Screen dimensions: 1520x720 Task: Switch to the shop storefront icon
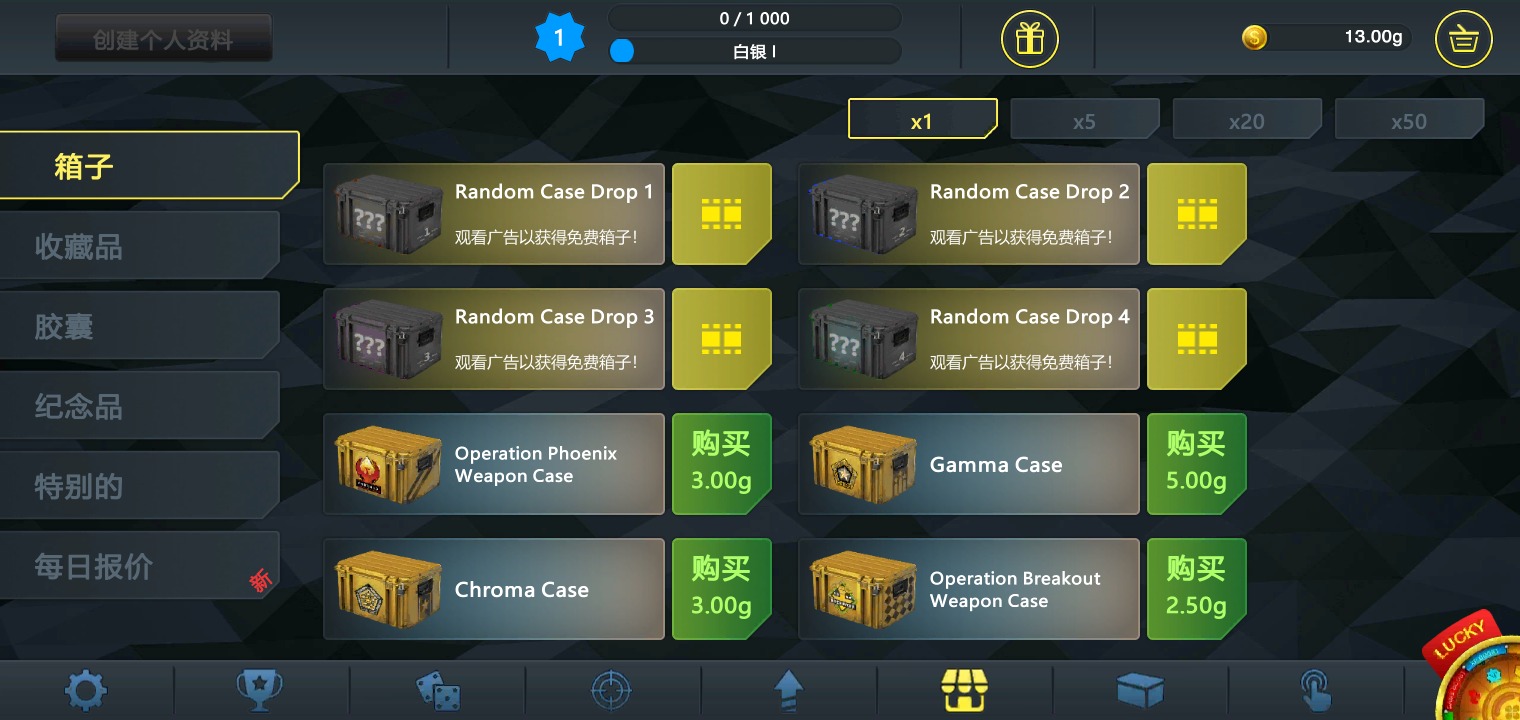click(x=964, y=690)
